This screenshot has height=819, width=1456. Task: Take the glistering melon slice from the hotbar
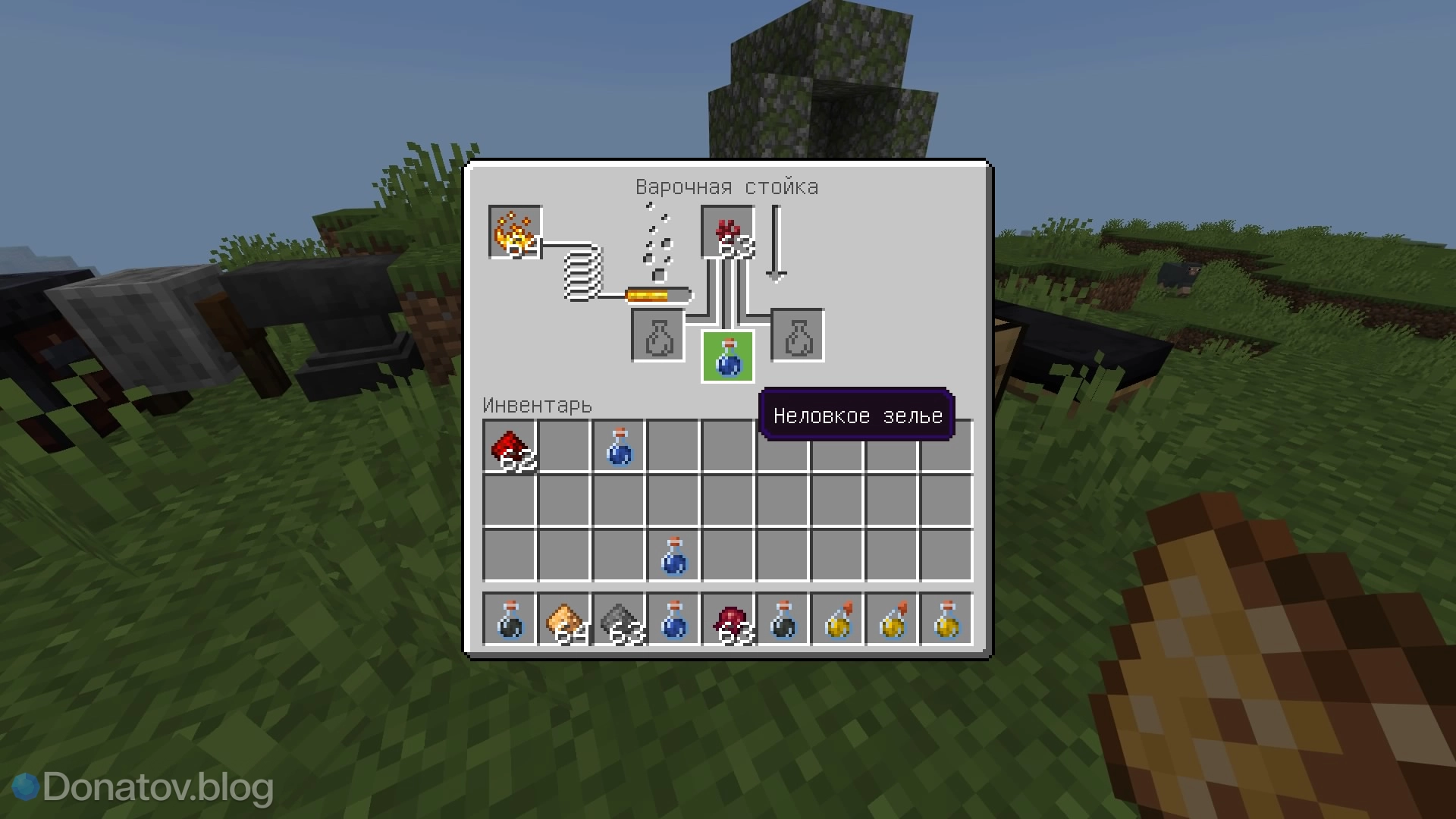564,620
